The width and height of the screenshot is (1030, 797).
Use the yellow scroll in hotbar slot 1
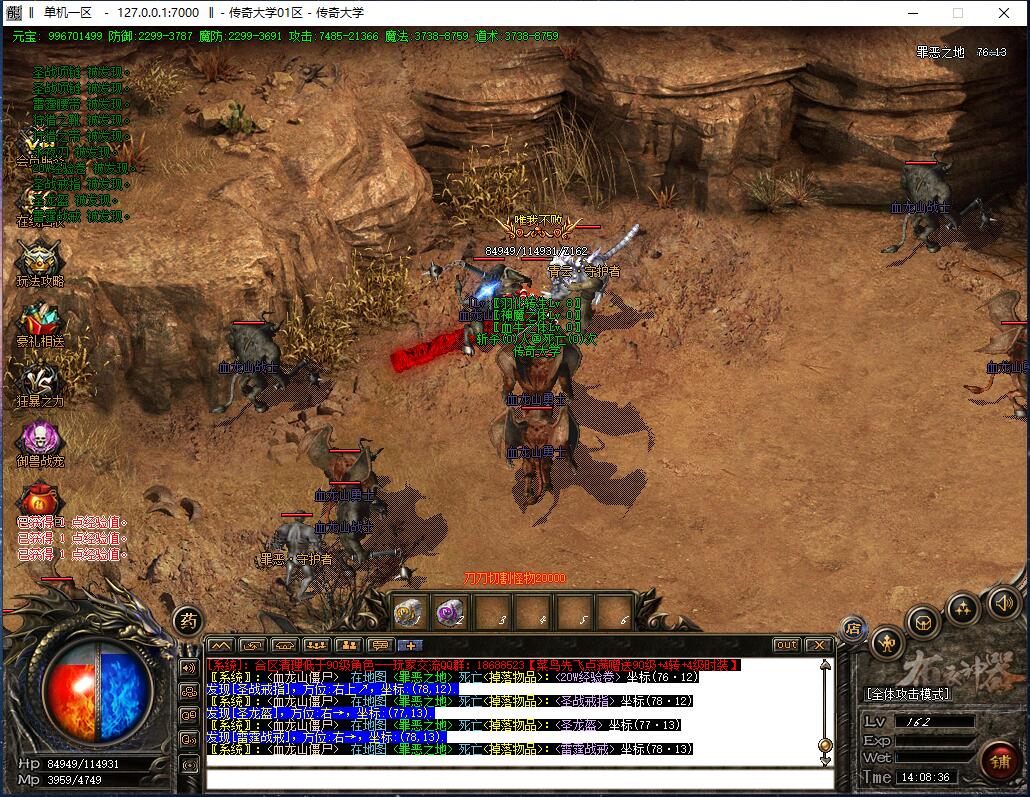[407, 612]
